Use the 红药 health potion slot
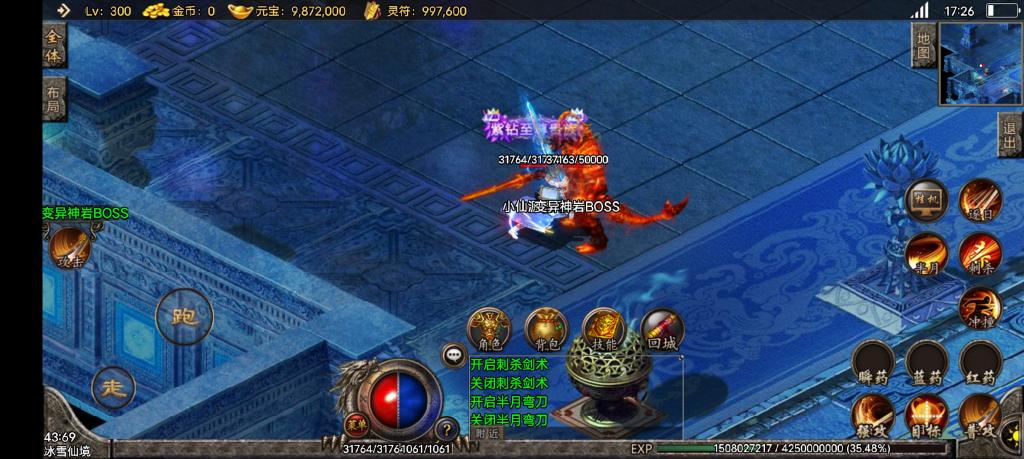Viewport: 1024px width, 459px height. click(980, 363)
